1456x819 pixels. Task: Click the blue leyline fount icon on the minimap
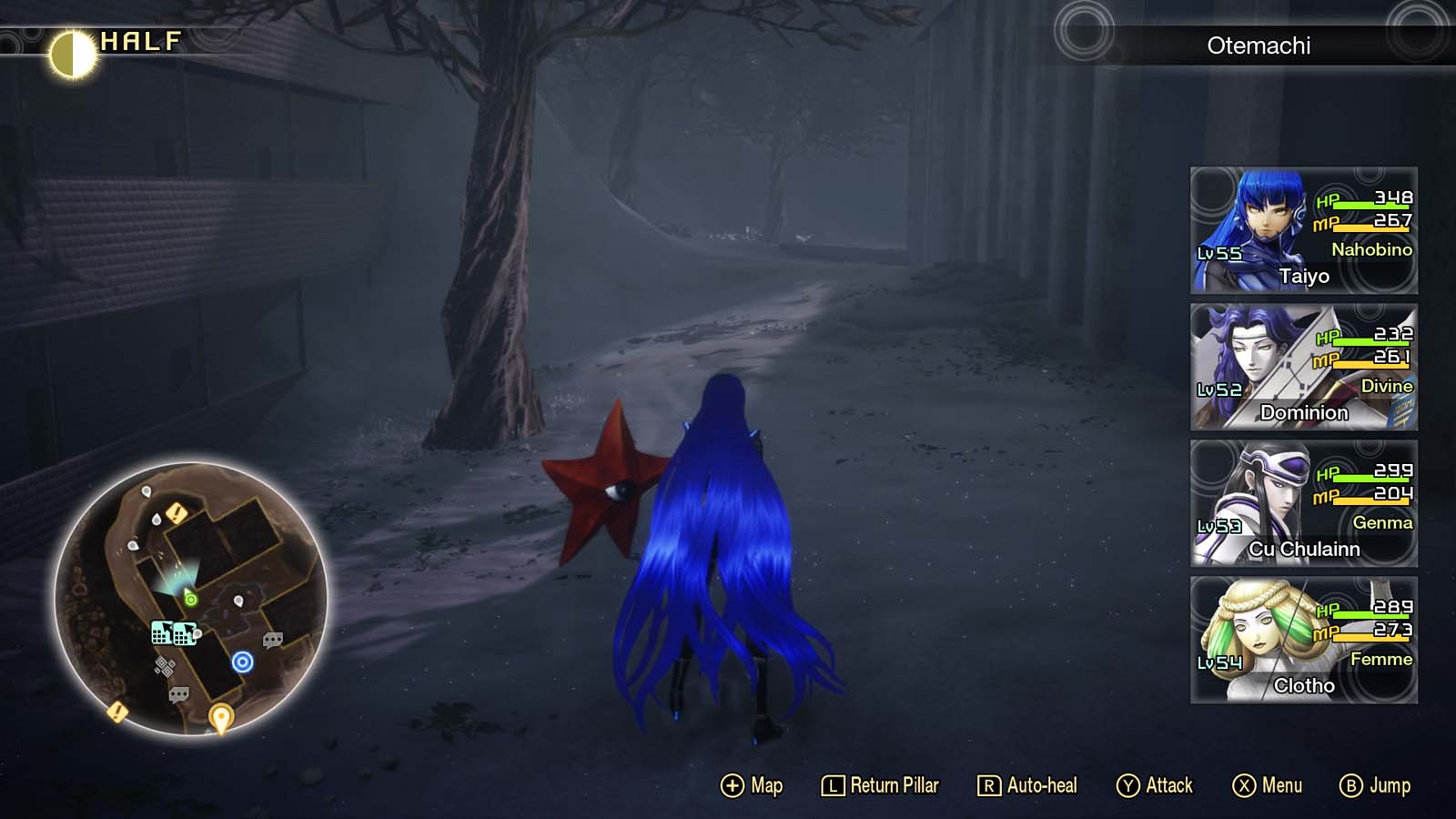pyautogui.click(x=243, y=662)
